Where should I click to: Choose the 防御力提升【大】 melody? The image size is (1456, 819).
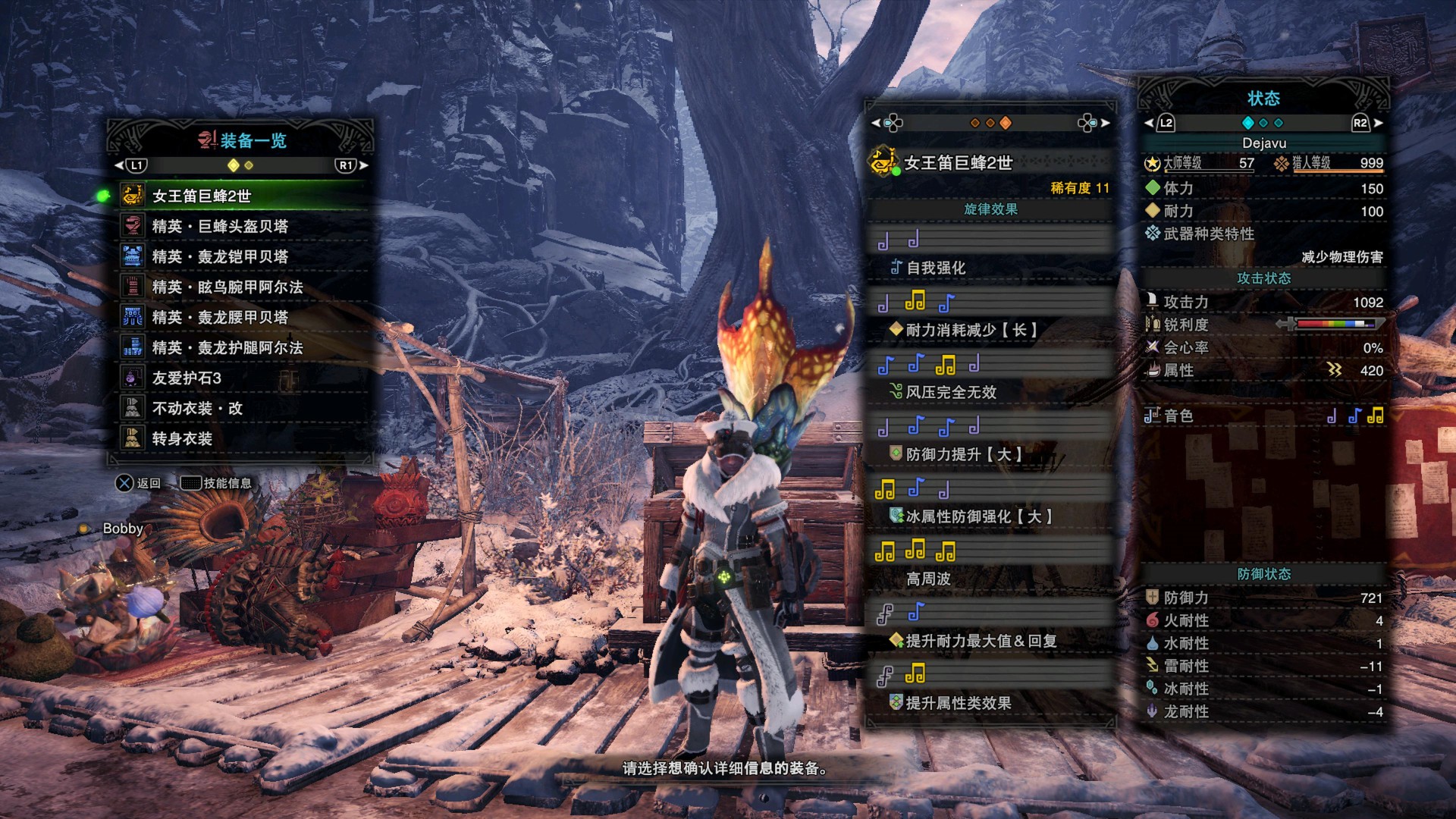(x=963, y=454)
